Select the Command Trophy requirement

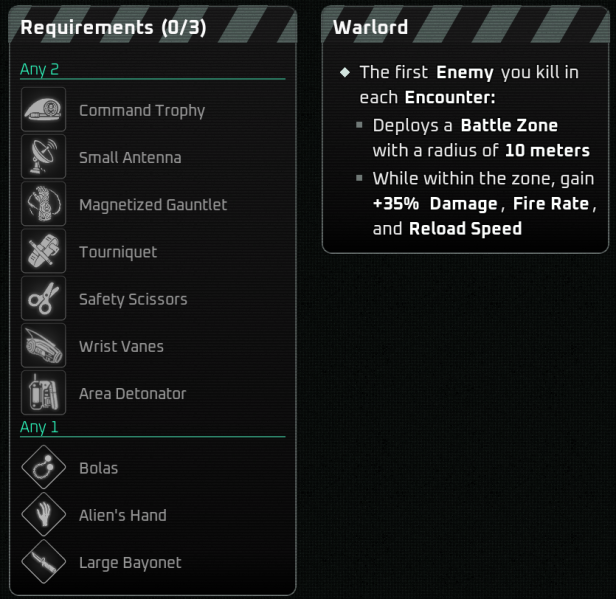click(141, 111)
